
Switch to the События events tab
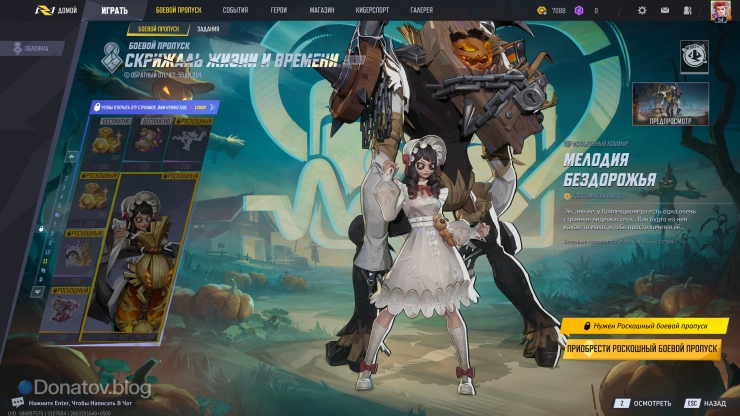point(236,10)
